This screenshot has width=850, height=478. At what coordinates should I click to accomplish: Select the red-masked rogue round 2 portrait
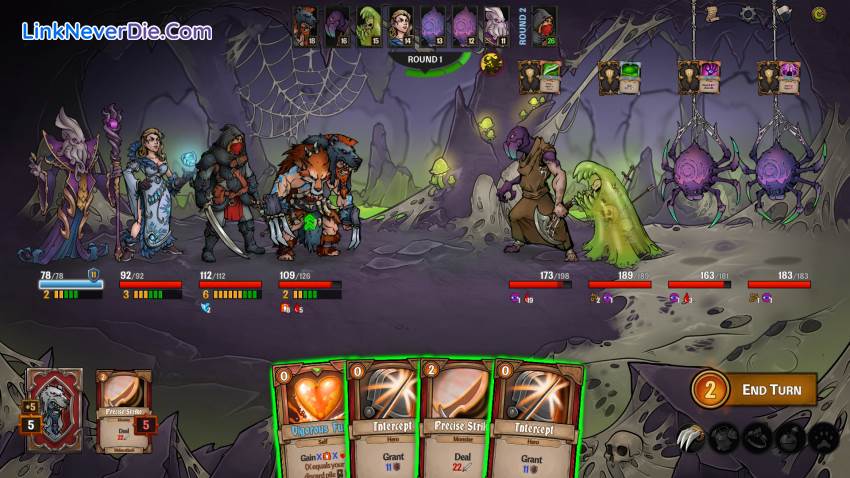pos(544,25)
